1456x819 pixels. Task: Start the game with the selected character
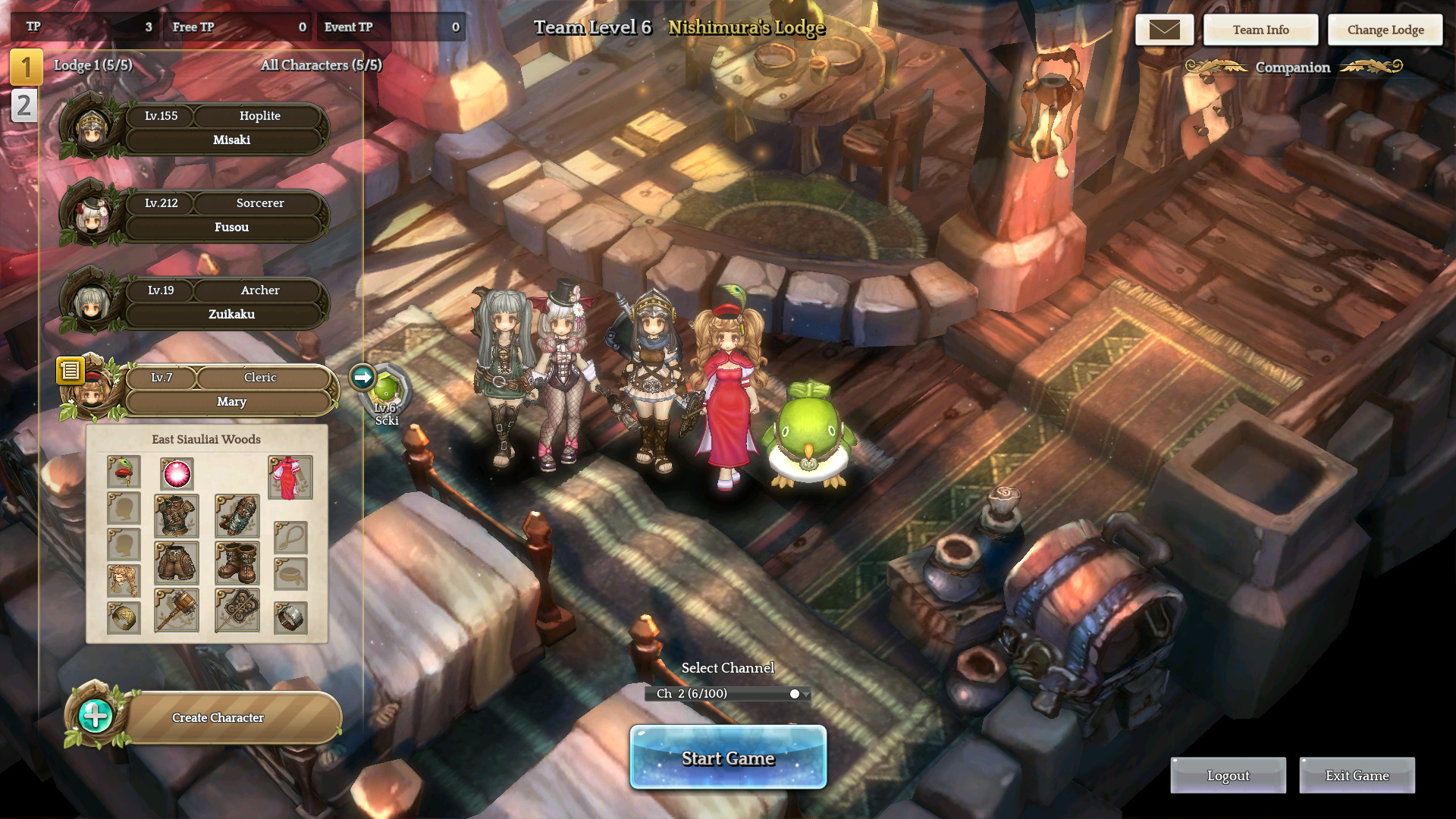click(x=728, y=758)
